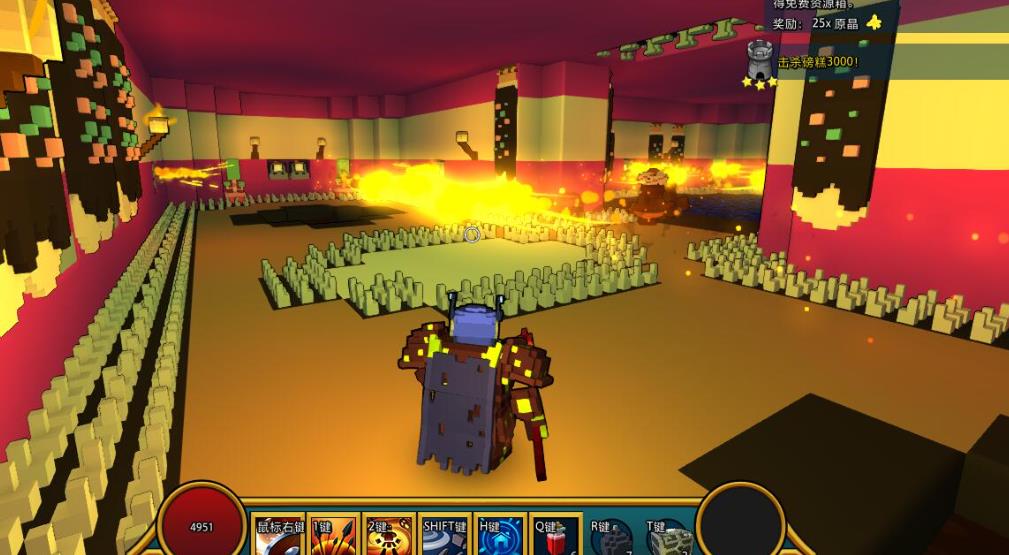This screenshot has width=1009, height=555.
Task: Use the red health flask in the Q slot
Action: point(556,538)
